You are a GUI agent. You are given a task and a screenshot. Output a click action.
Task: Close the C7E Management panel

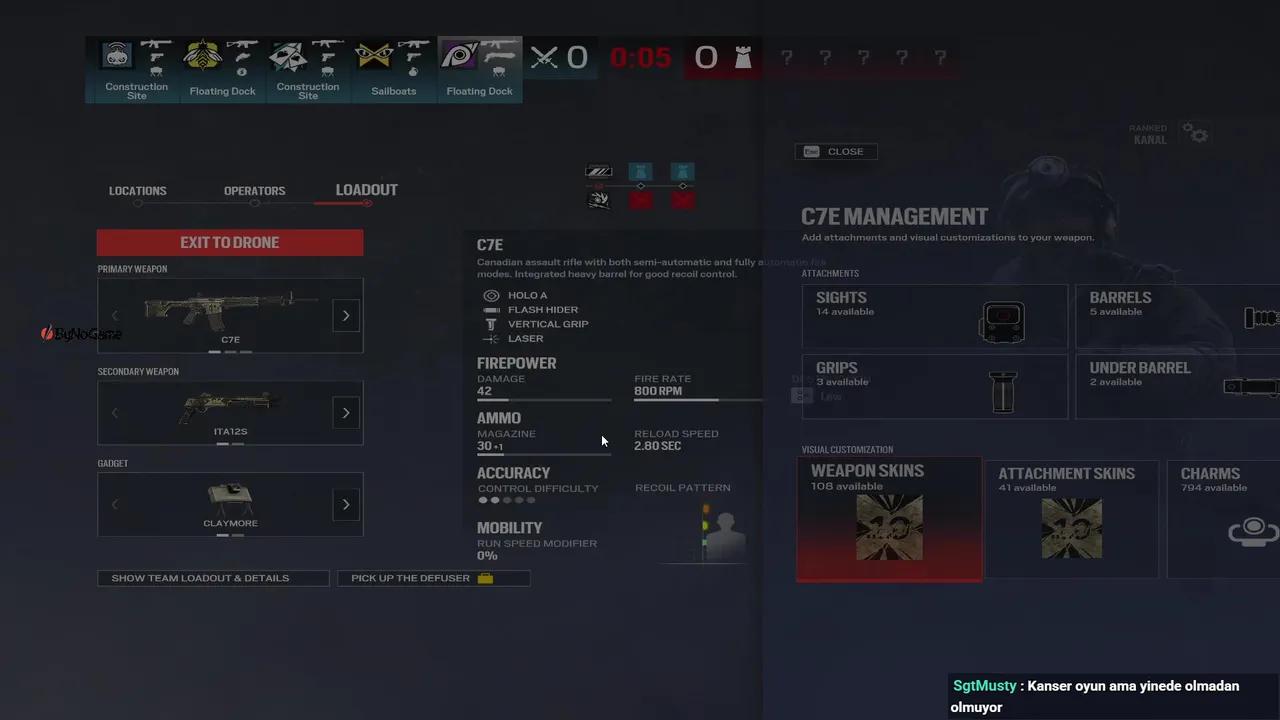pyautogui.click(x=836, y=151)
